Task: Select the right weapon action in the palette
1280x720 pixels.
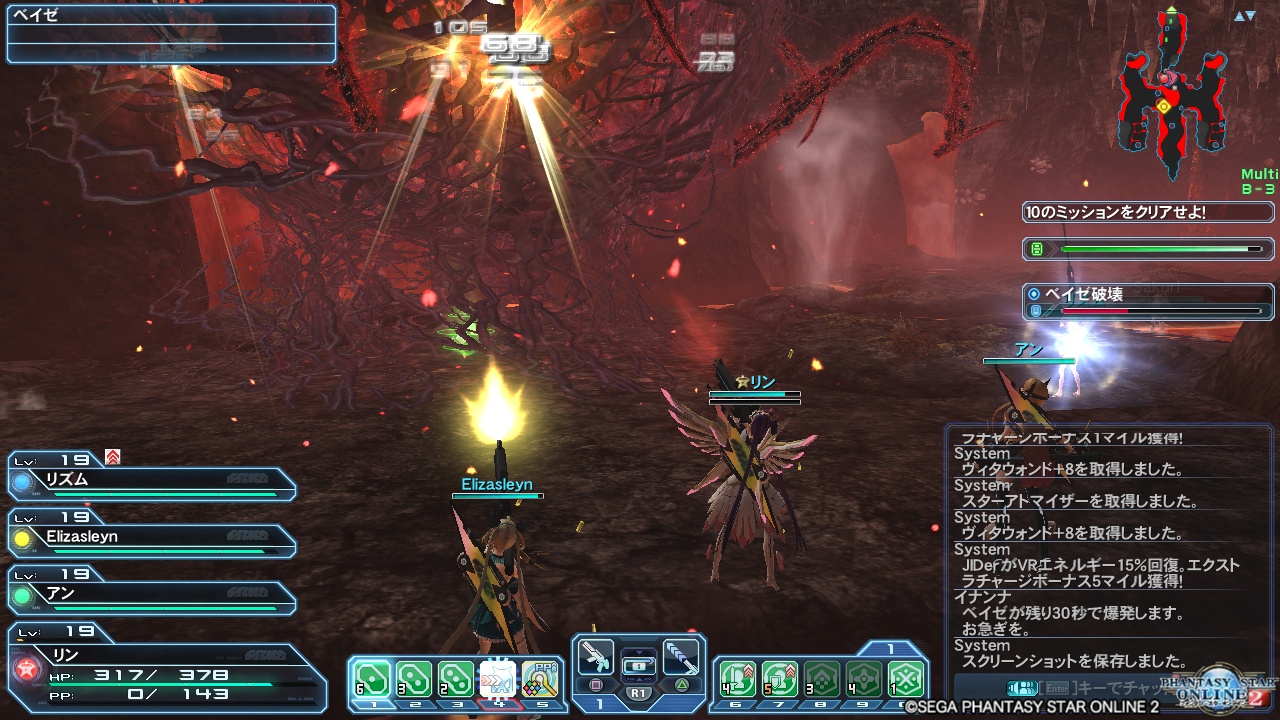Action: tap(681, 658)
